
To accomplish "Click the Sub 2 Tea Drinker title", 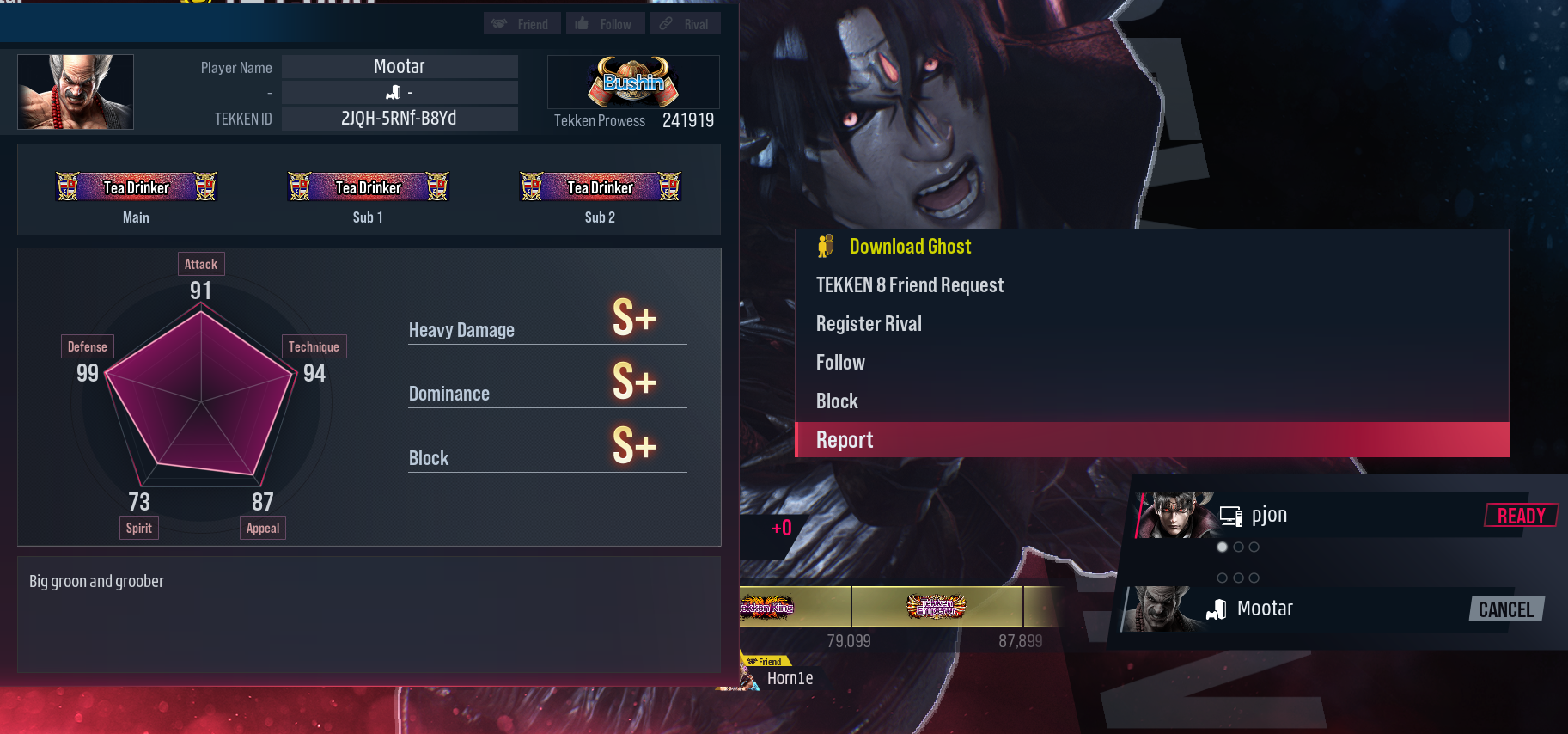I will (x=600, y=187).
